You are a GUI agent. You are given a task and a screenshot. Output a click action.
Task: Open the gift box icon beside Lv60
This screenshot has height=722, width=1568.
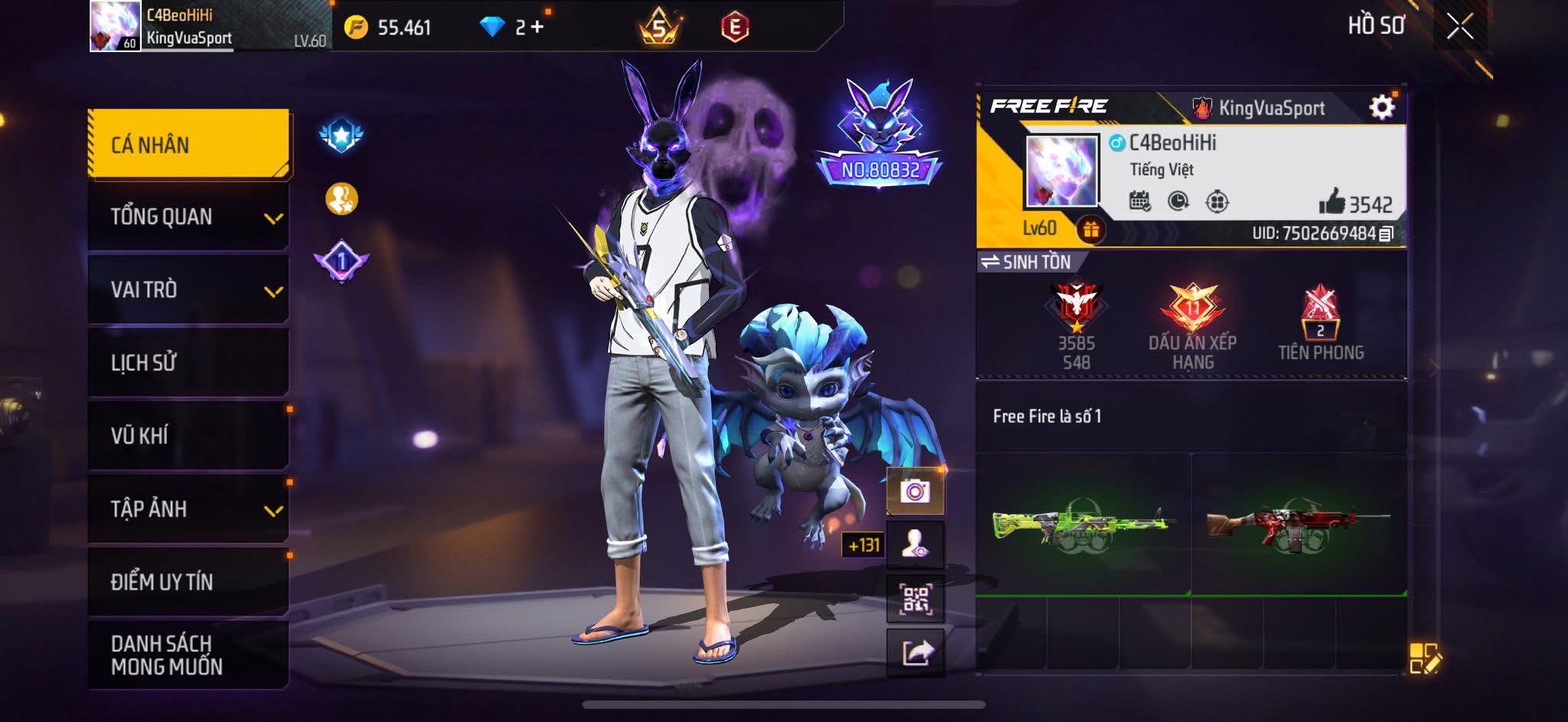(x=1090, y=229)
